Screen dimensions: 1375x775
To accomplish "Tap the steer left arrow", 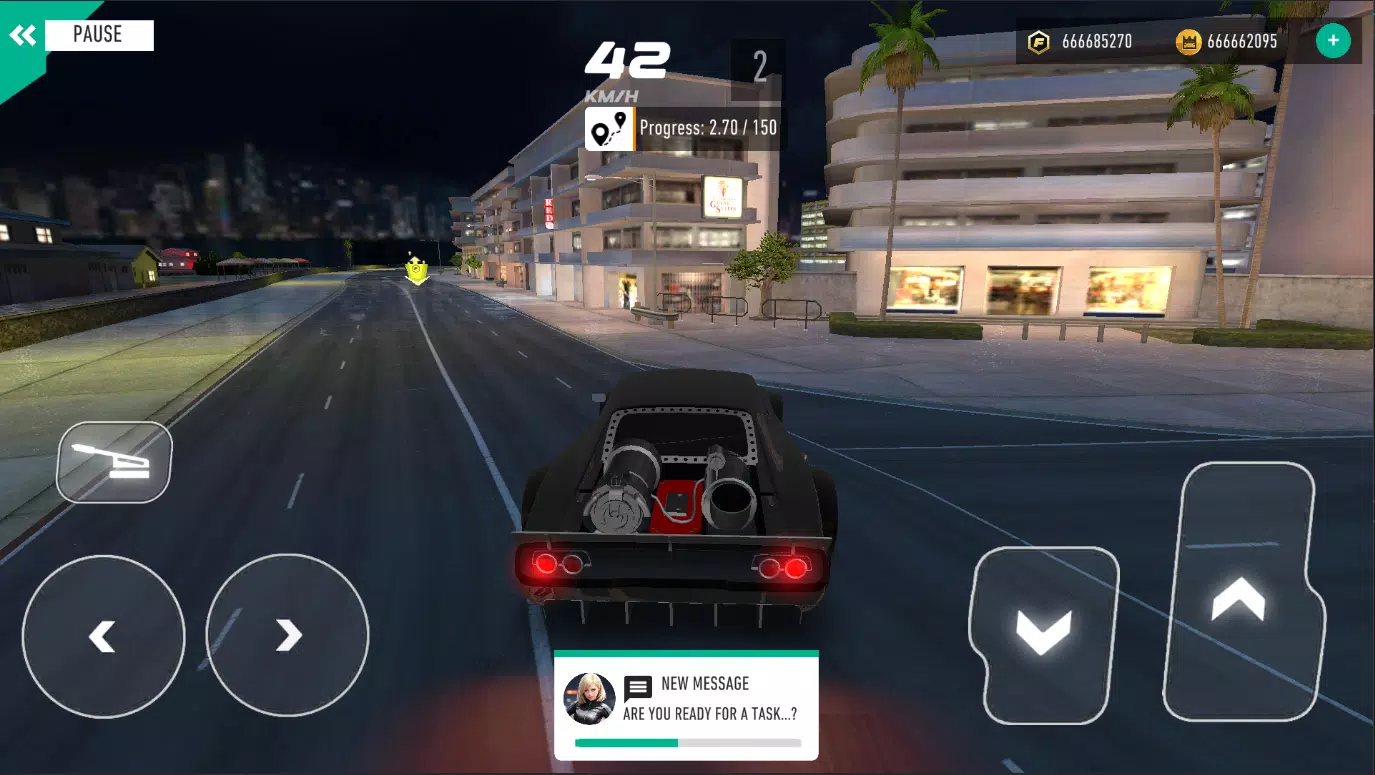I will coord(102,635).
